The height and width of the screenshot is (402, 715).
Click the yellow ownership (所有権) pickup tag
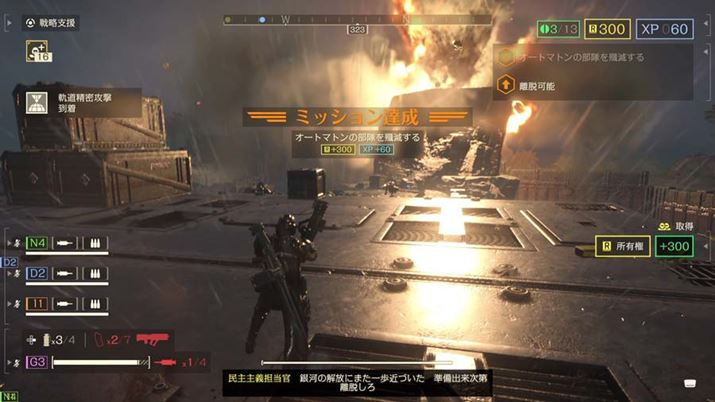click(x=622, y=246)
